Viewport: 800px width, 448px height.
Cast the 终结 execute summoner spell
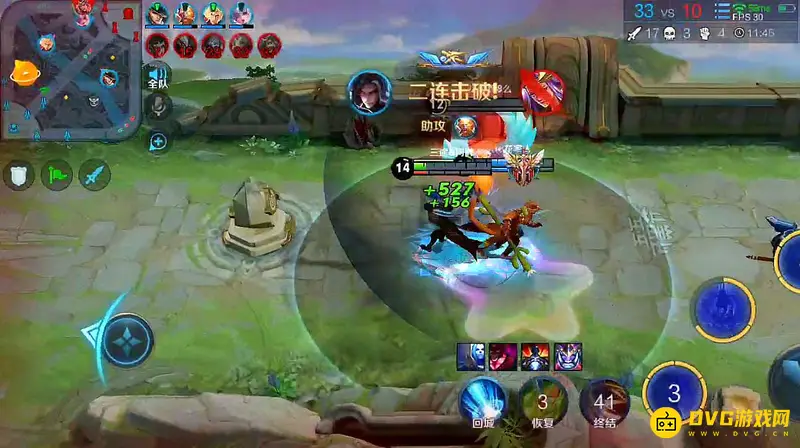tap(604, 402)
